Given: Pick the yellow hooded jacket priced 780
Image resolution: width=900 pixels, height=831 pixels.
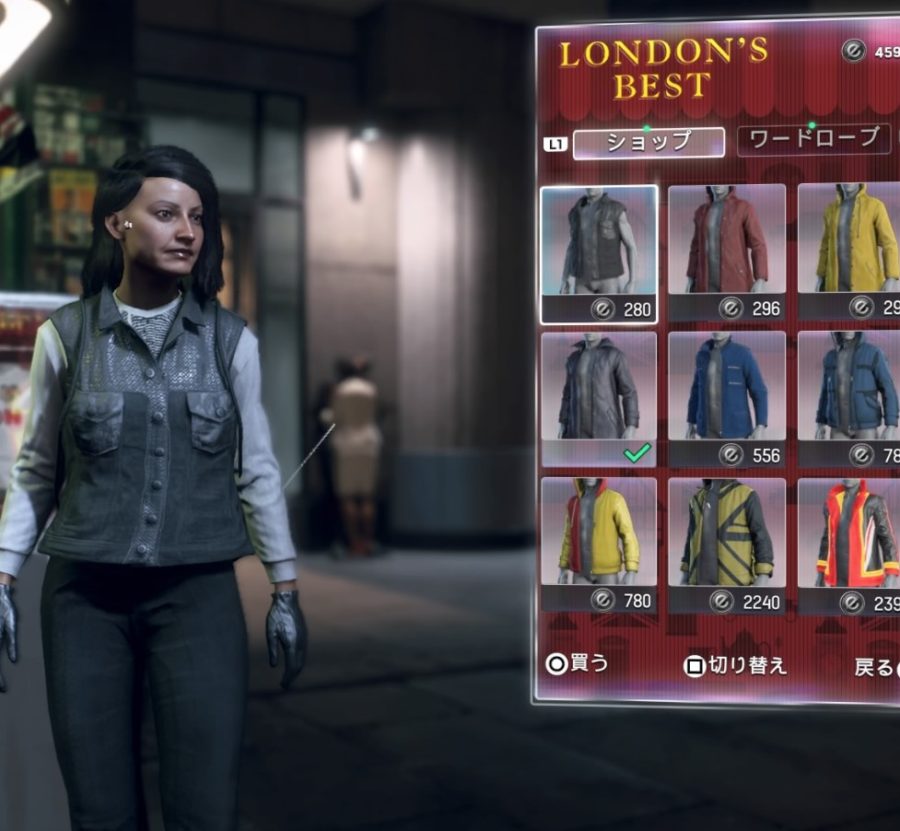Looking at the screenshot, I should pyautogui.click(x=599, y=545).
